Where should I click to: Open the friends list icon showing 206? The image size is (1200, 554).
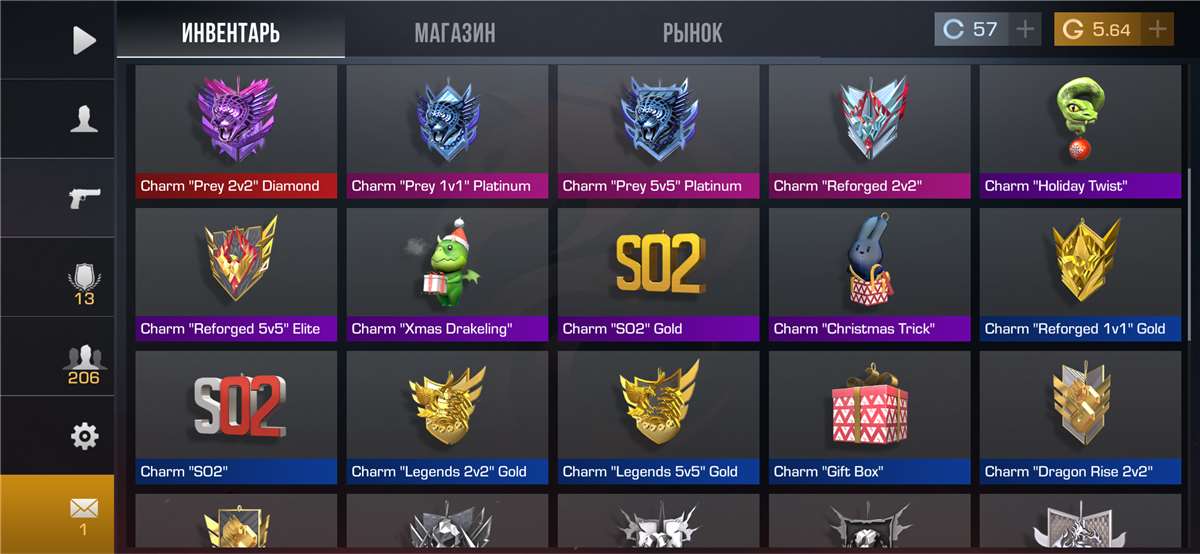pos(84,362)
